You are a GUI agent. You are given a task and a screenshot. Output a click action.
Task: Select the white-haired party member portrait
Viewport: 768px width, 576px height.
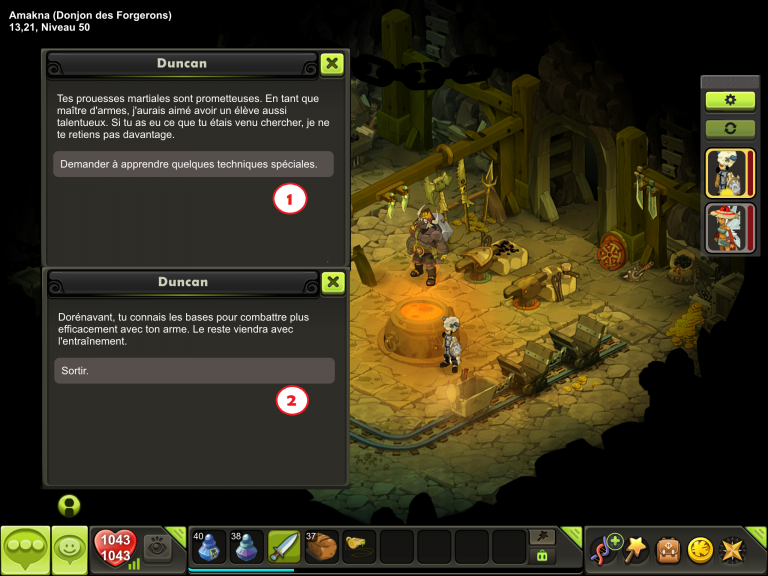pos(730,173)
